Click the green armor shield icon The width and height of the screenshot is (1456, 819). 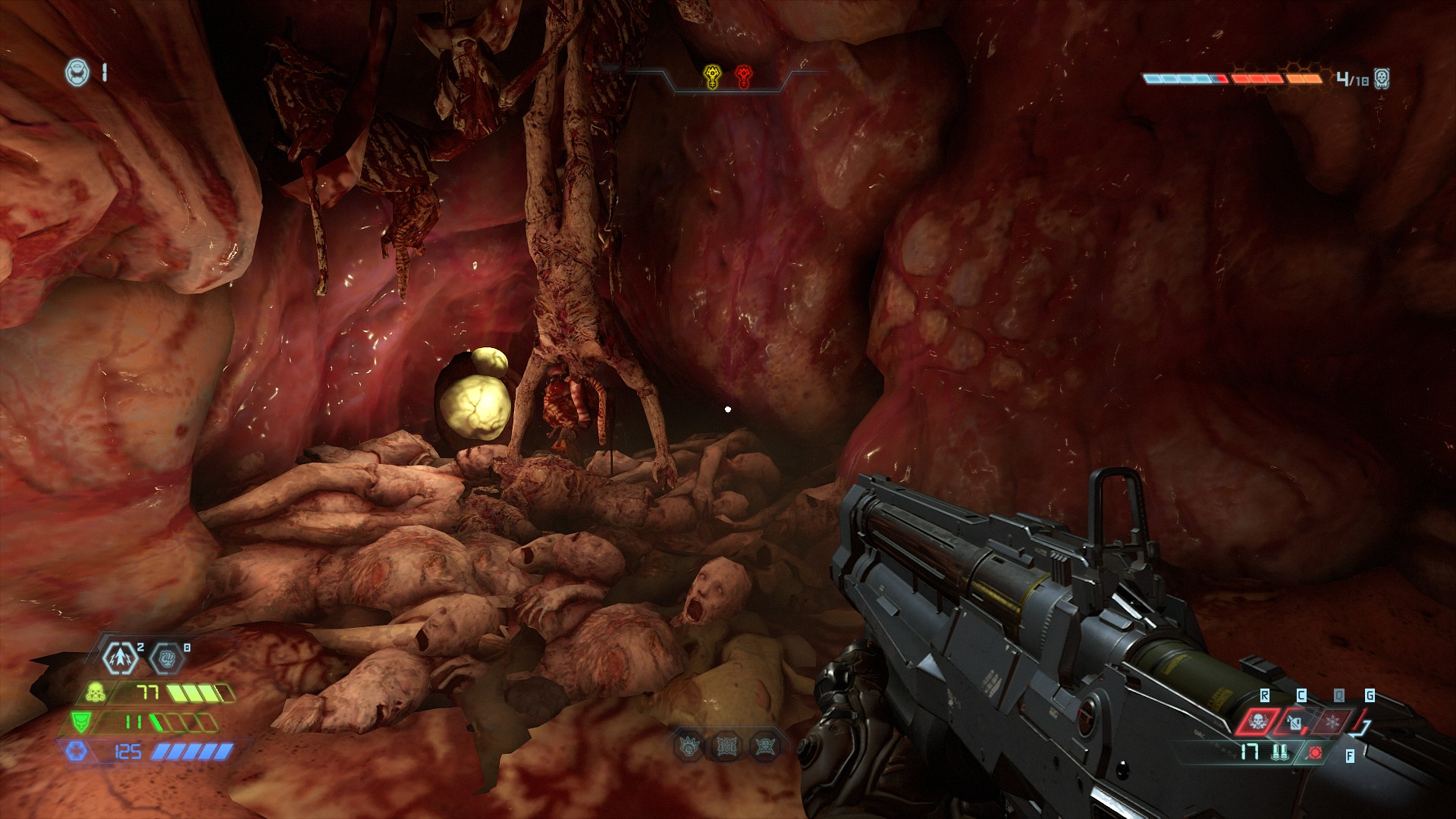80,721
